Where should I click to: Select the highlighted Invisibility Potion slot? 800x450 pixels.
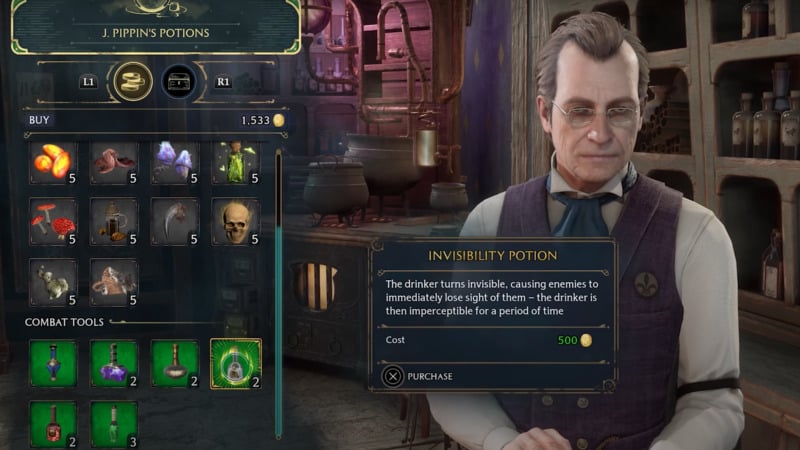(236, 363)
